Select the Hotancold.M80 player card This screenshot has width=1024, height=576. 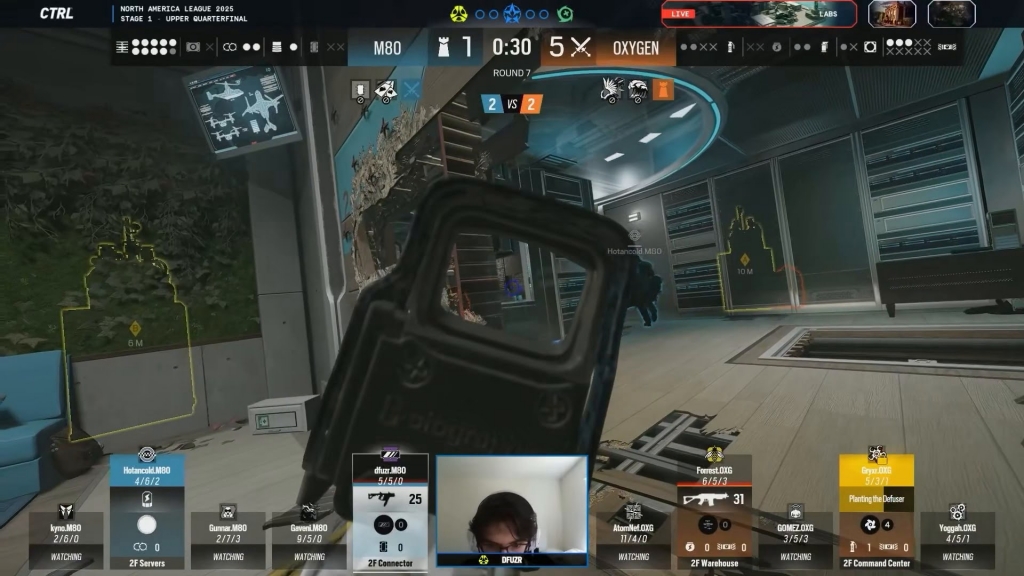pos(146,510)
